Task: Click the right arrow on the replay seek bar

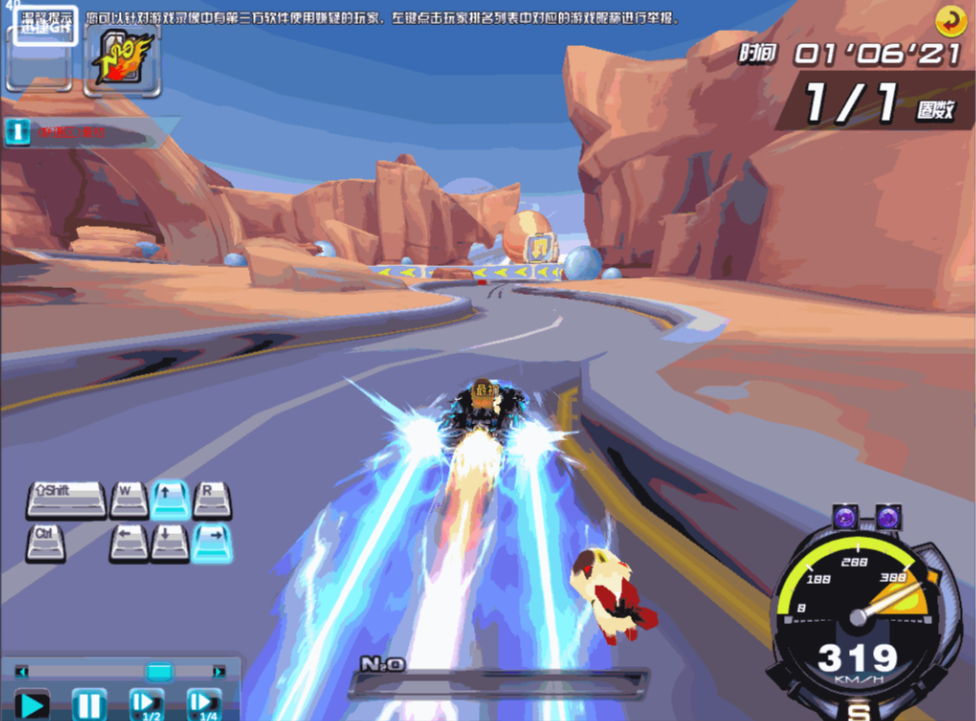Action: click(219, 671)
